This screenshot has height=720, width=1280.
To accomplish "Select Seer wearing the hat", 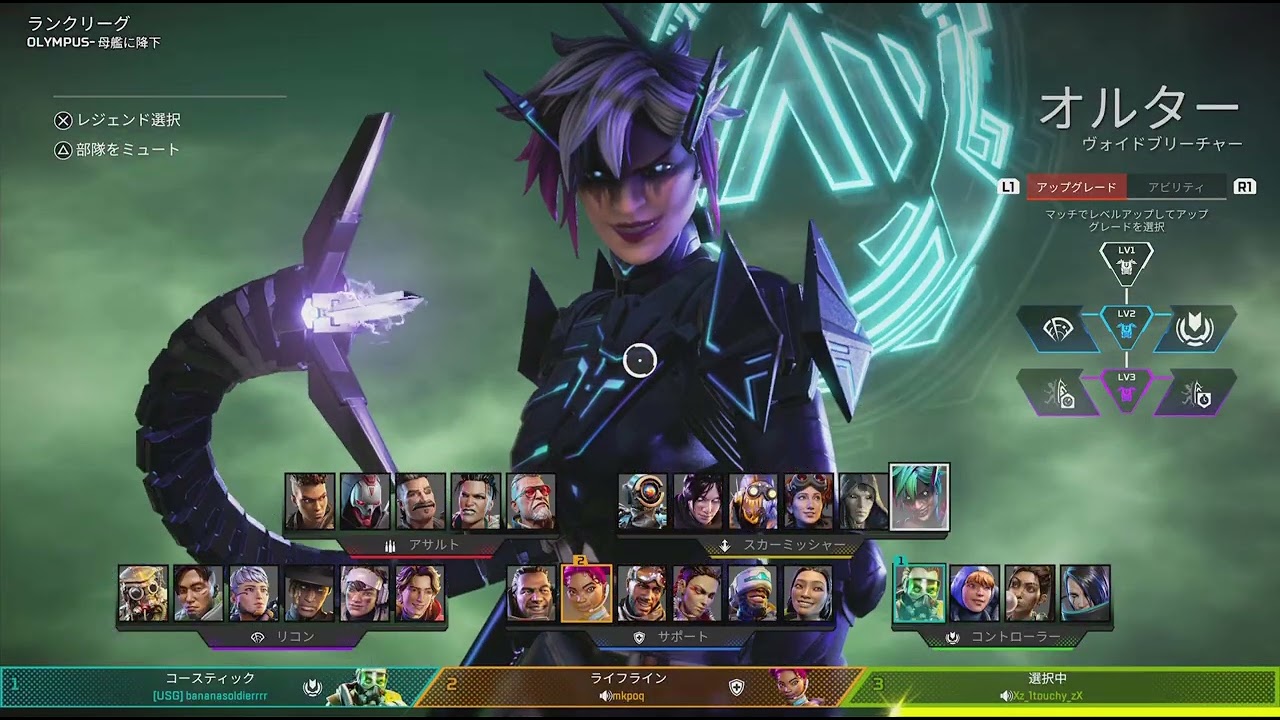I will (309, 593).
